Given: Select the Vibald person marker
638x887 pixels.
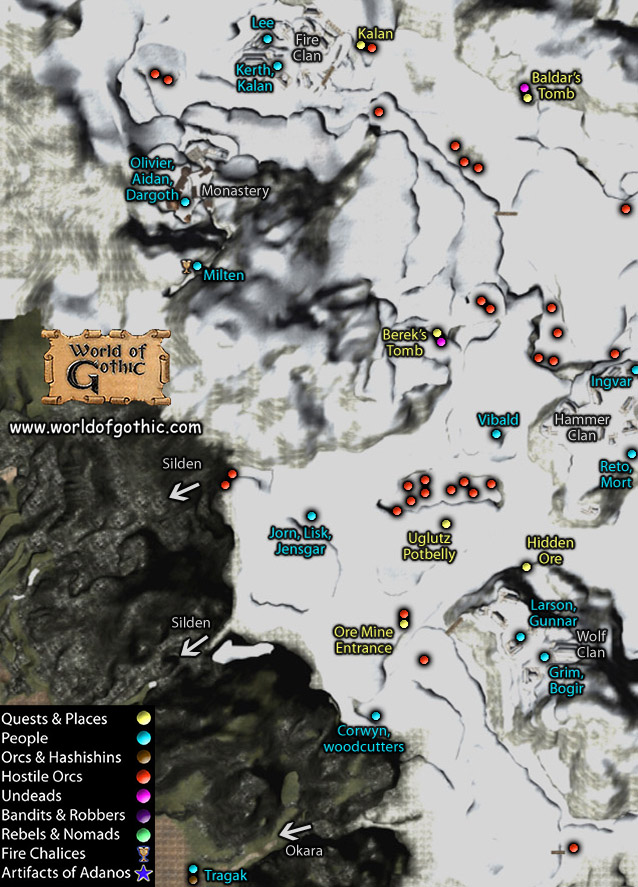Looking at the screenshot, I should click(496, 434).
